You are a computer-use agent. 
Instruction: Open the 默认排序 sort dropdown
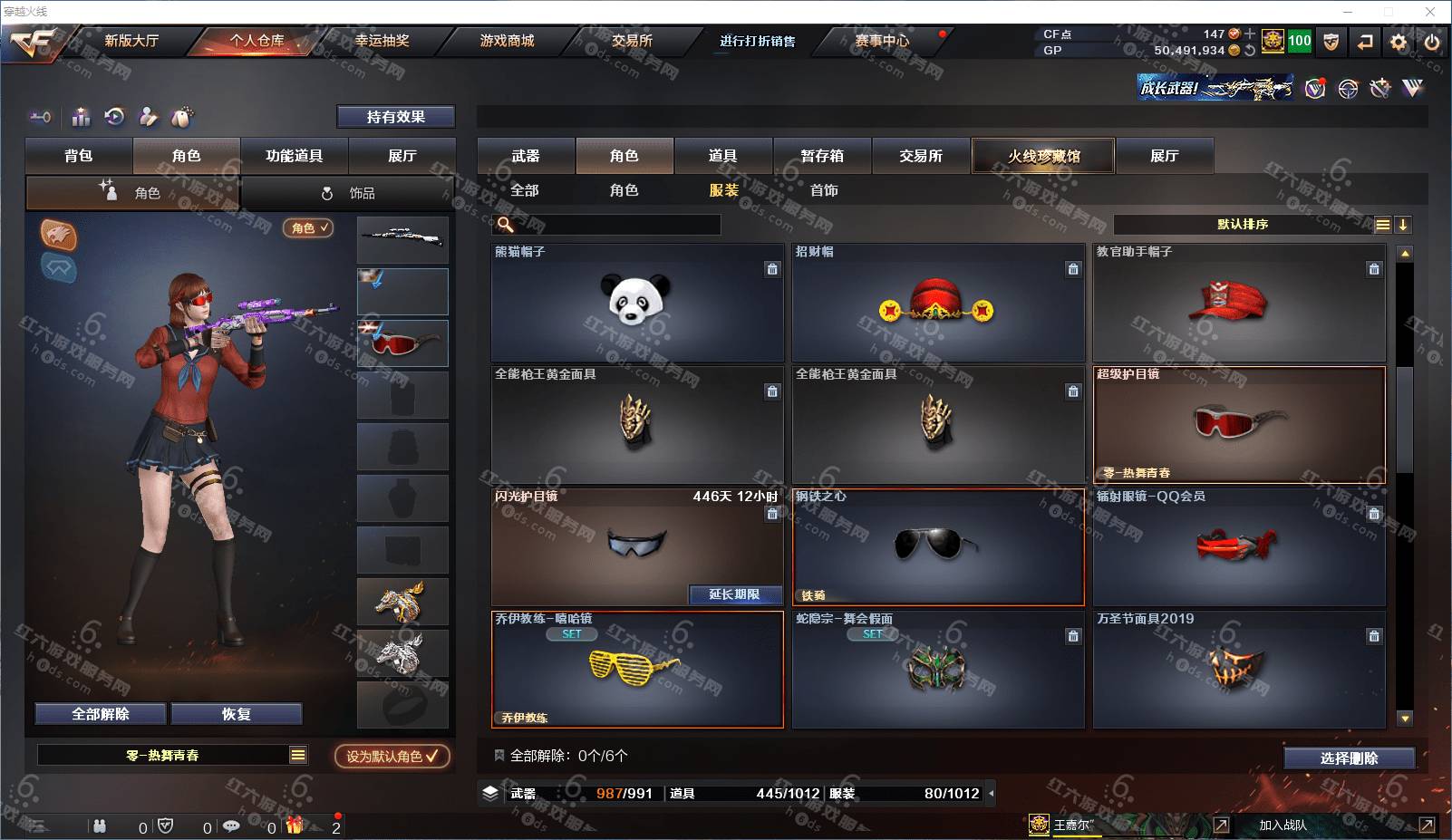(x=1243, y=225)
